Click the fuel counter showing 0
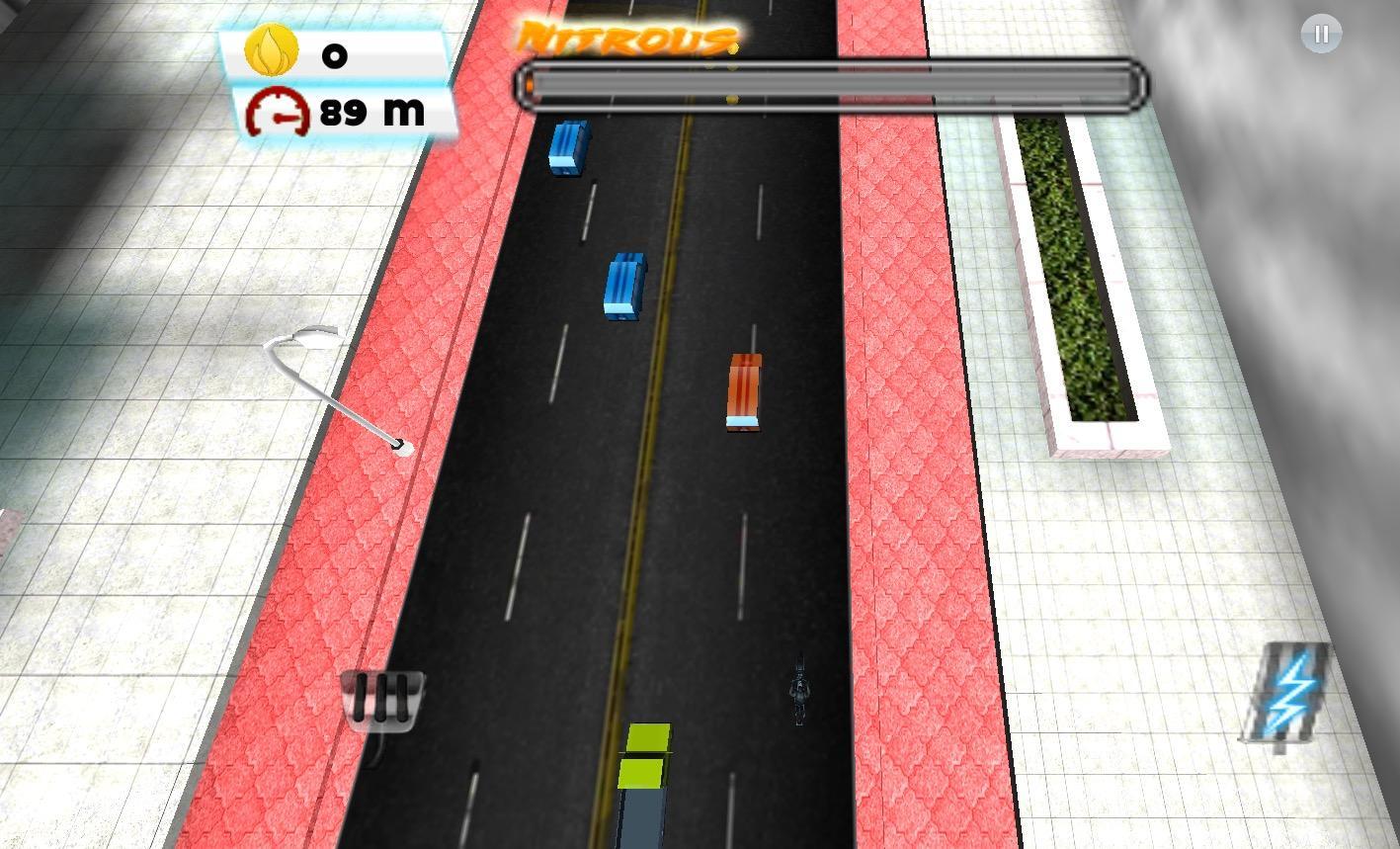Screen dimensions: 1400x849 334,56
